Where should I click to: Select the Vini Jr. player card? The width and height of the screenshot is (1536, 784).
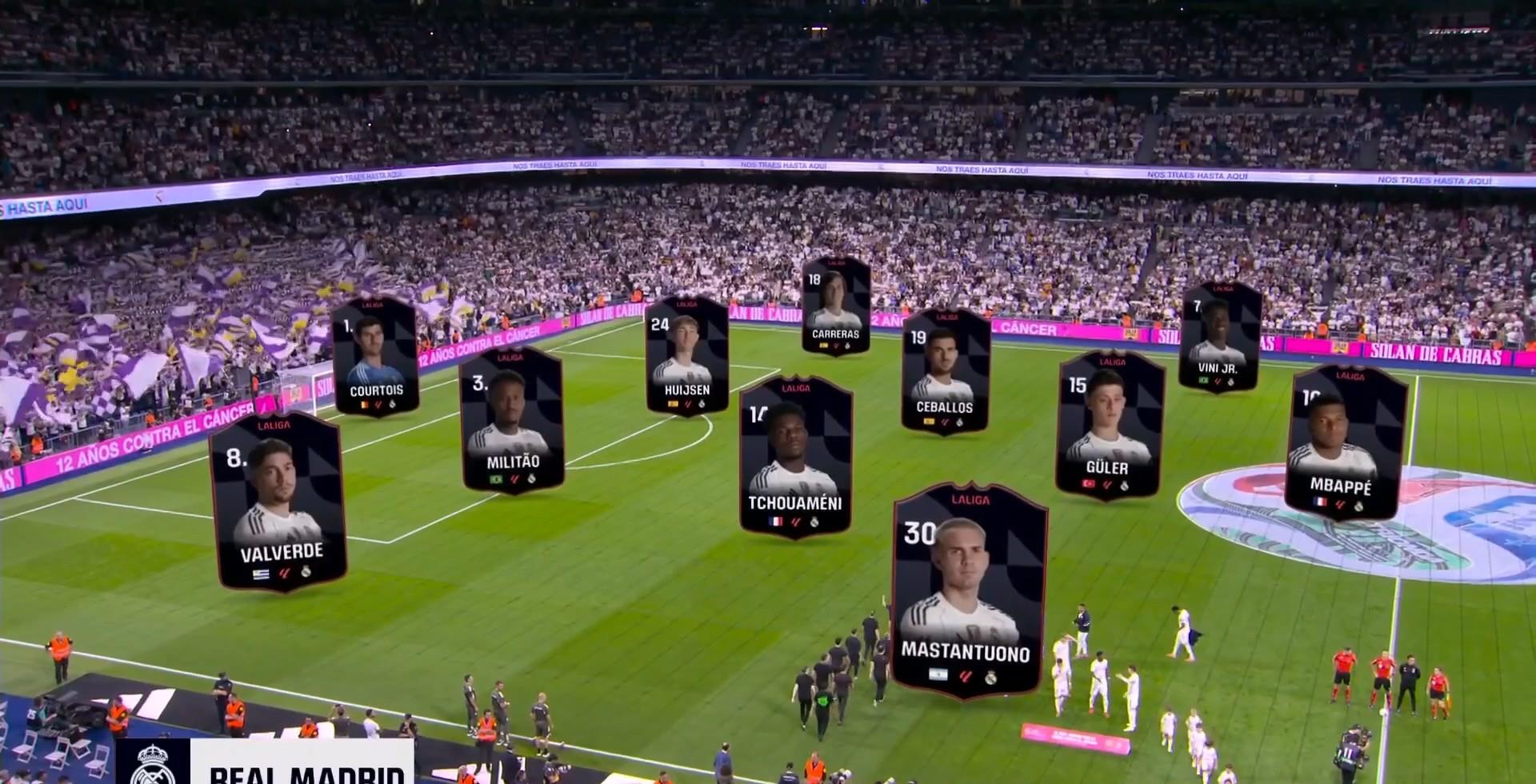pyautogui.click(x=1218, y=336)
